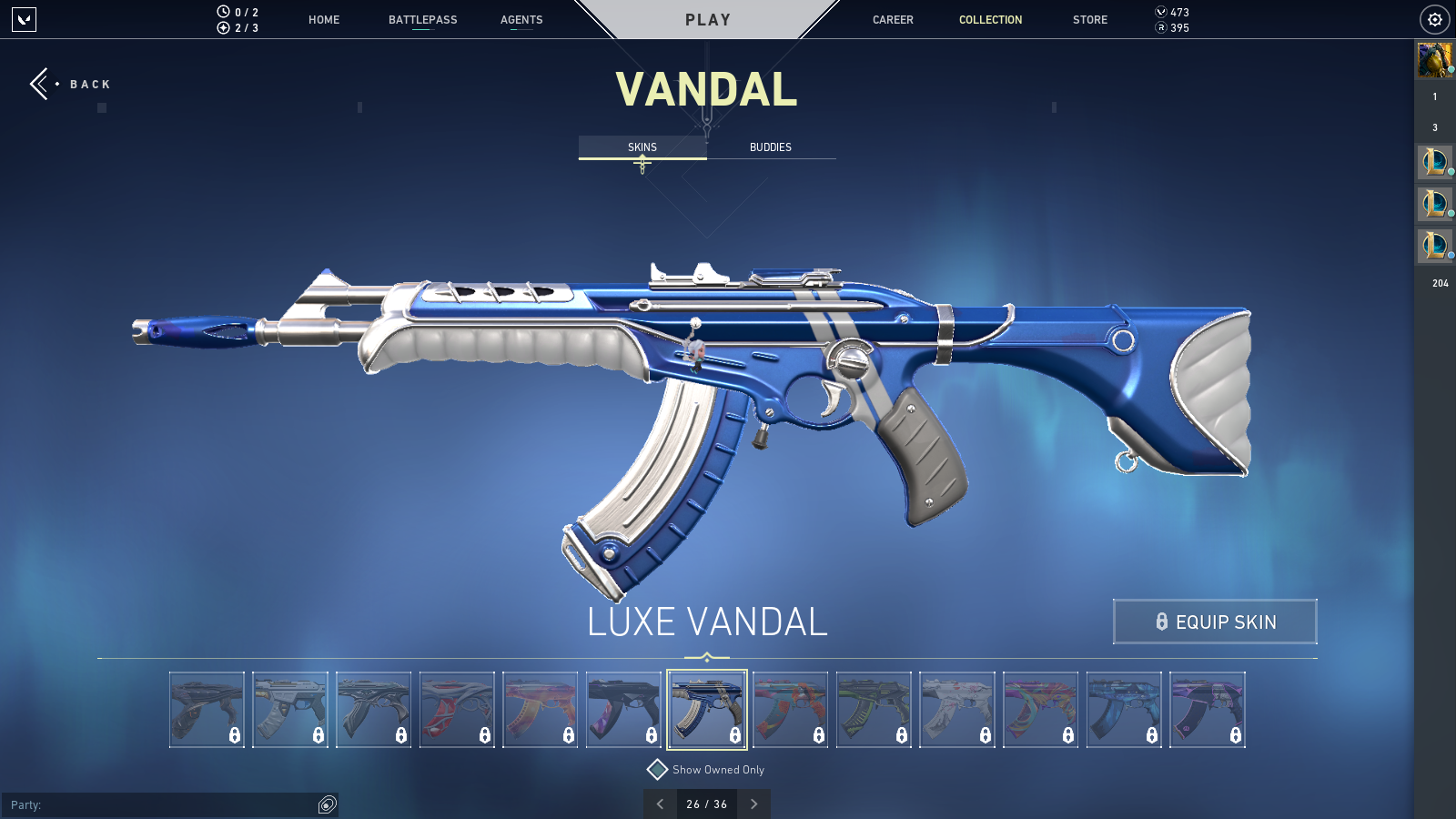The width and height of the screenshot is (1456, 819).
Task: Select the highlighted Luxe Vandal thumbnail
Action: pos(707,710)
